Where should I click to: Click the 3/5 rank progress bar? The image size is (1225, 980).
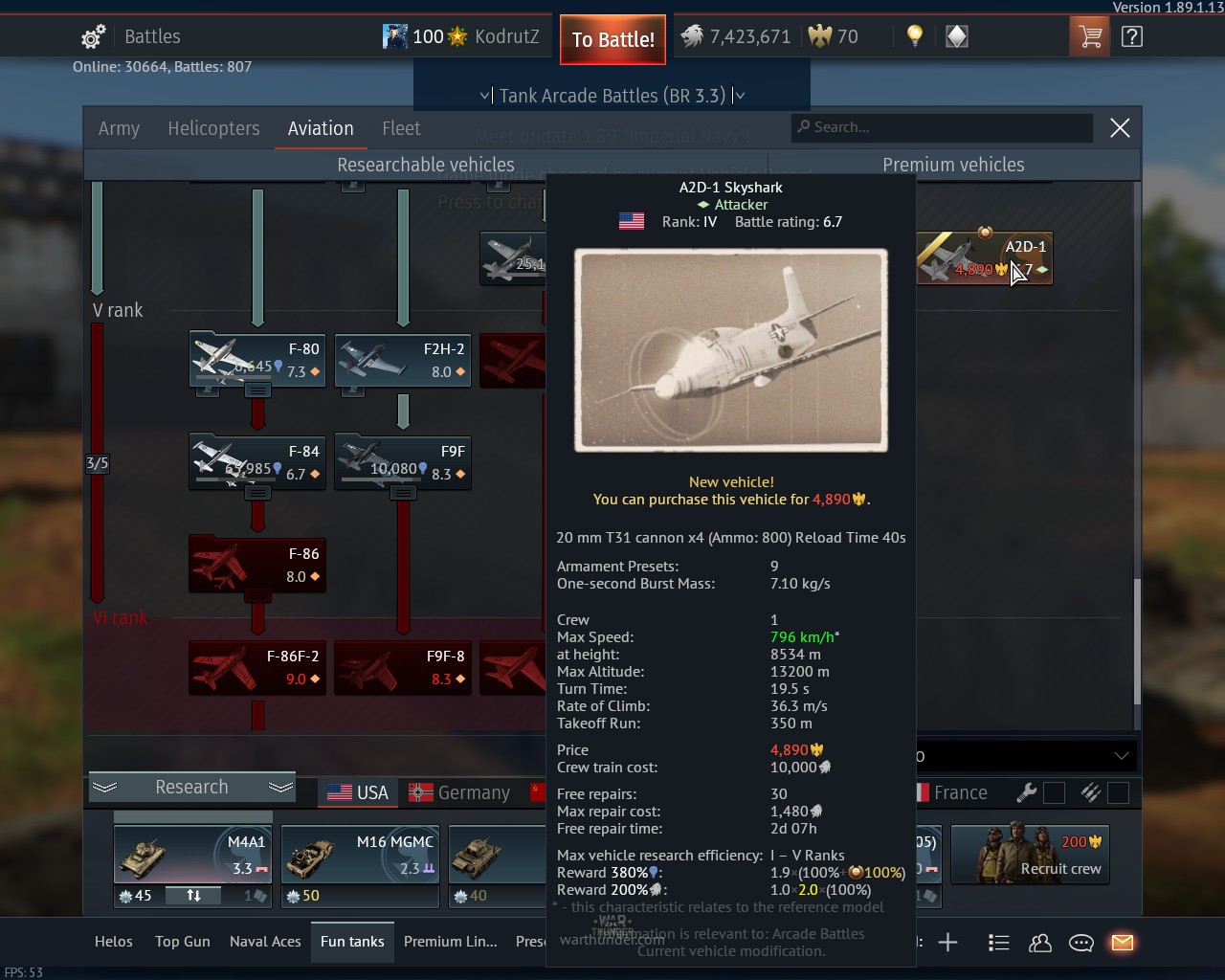click(x=97, y=462)
